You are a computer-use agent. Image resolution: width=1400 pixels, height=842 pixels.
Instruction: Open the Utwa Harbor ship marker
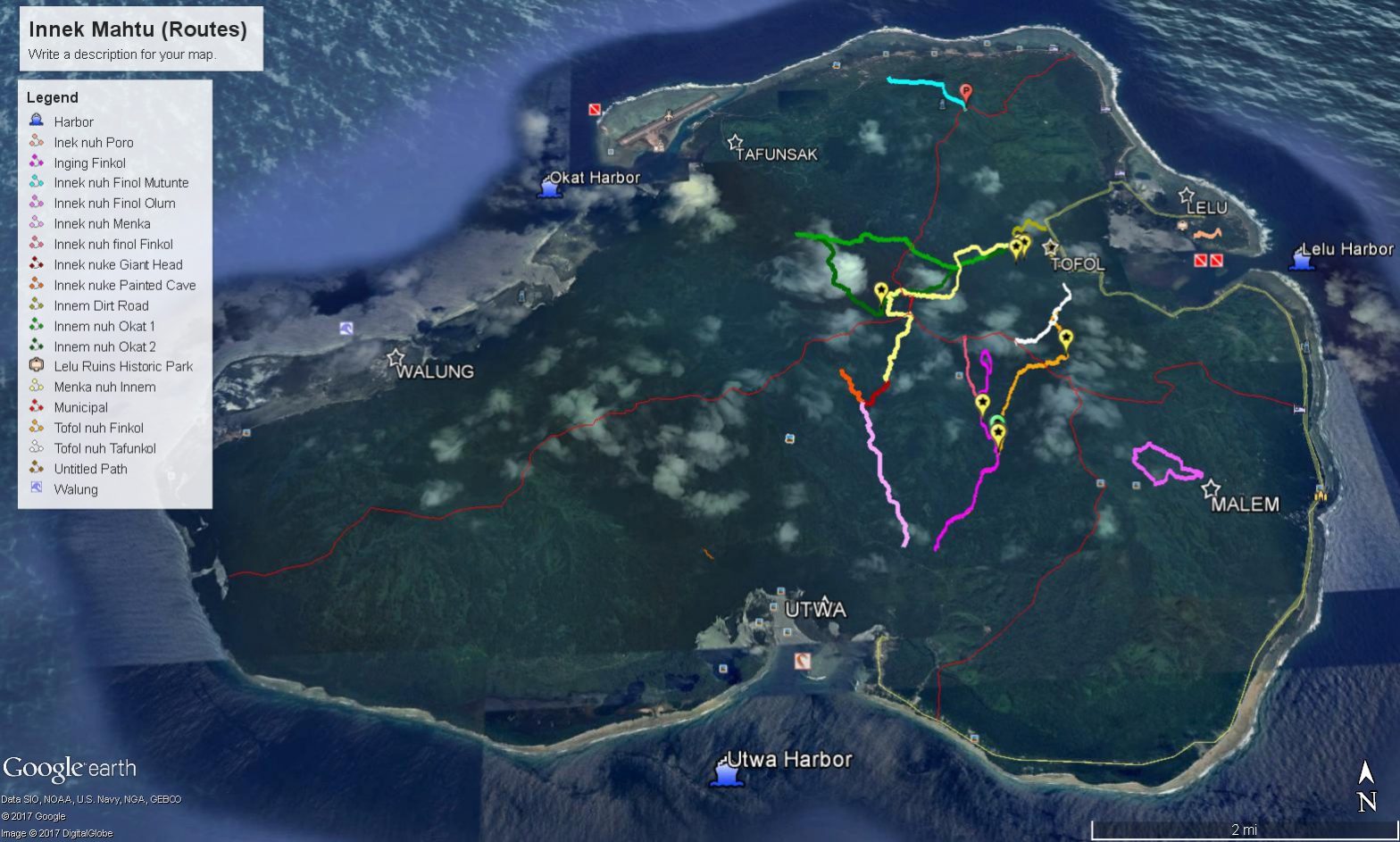tap(724, 771)
